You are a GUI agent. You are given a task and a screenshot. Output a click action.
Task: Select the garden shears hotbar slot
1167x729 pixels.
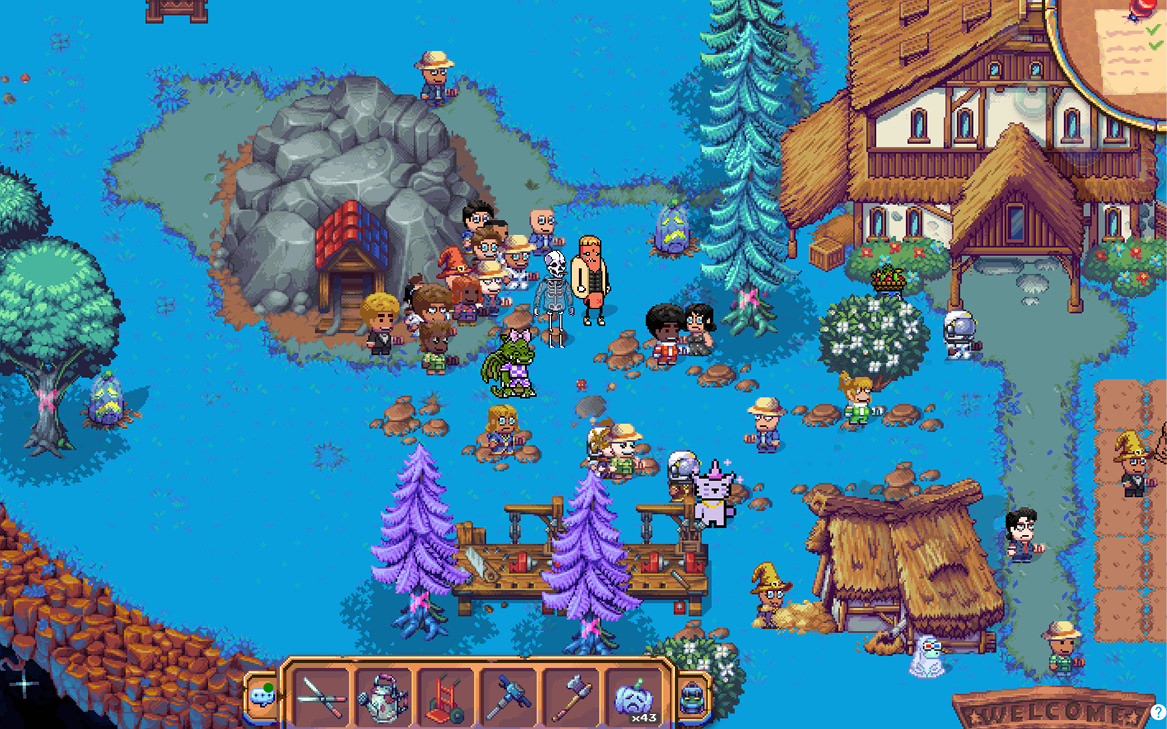pos(322,696)
